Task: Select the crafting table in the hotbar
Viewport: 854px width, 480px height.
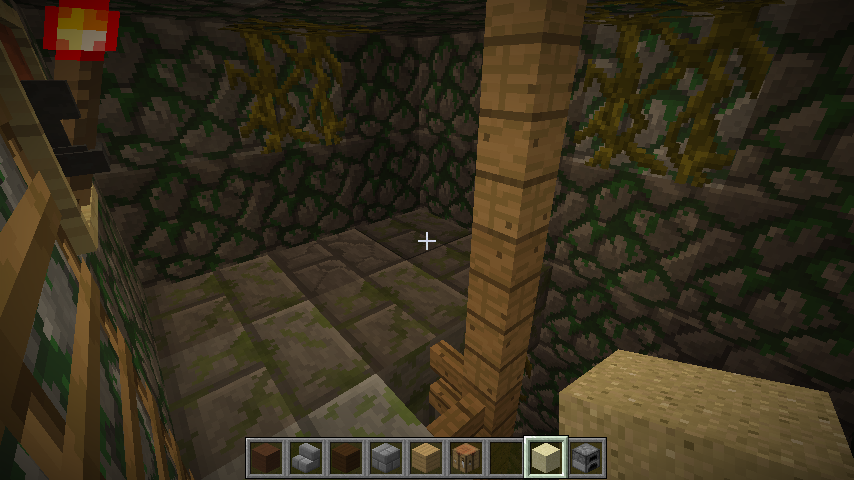Action: (x=466, y=458)
